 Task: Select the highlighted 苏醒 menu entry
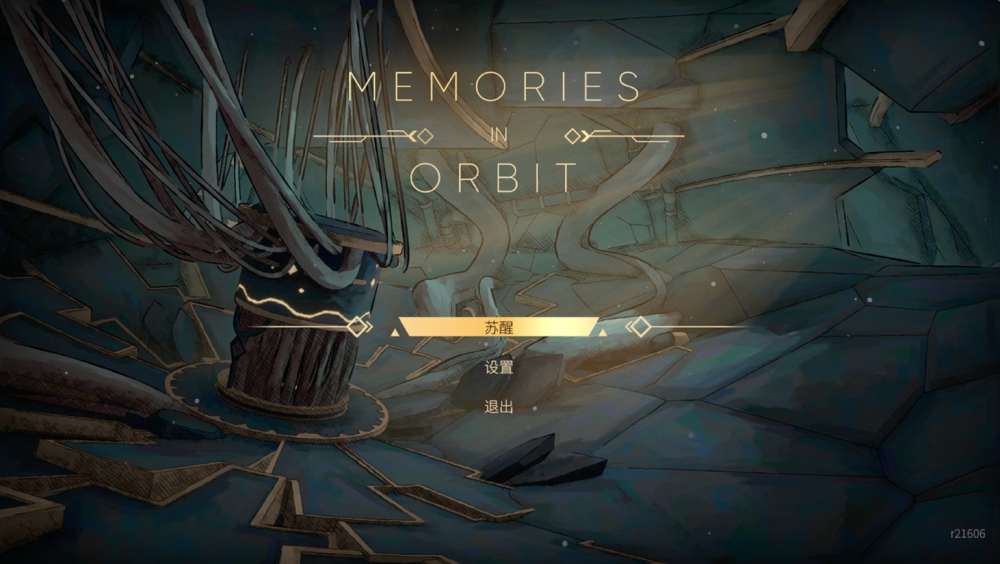[x=499, y=327]
